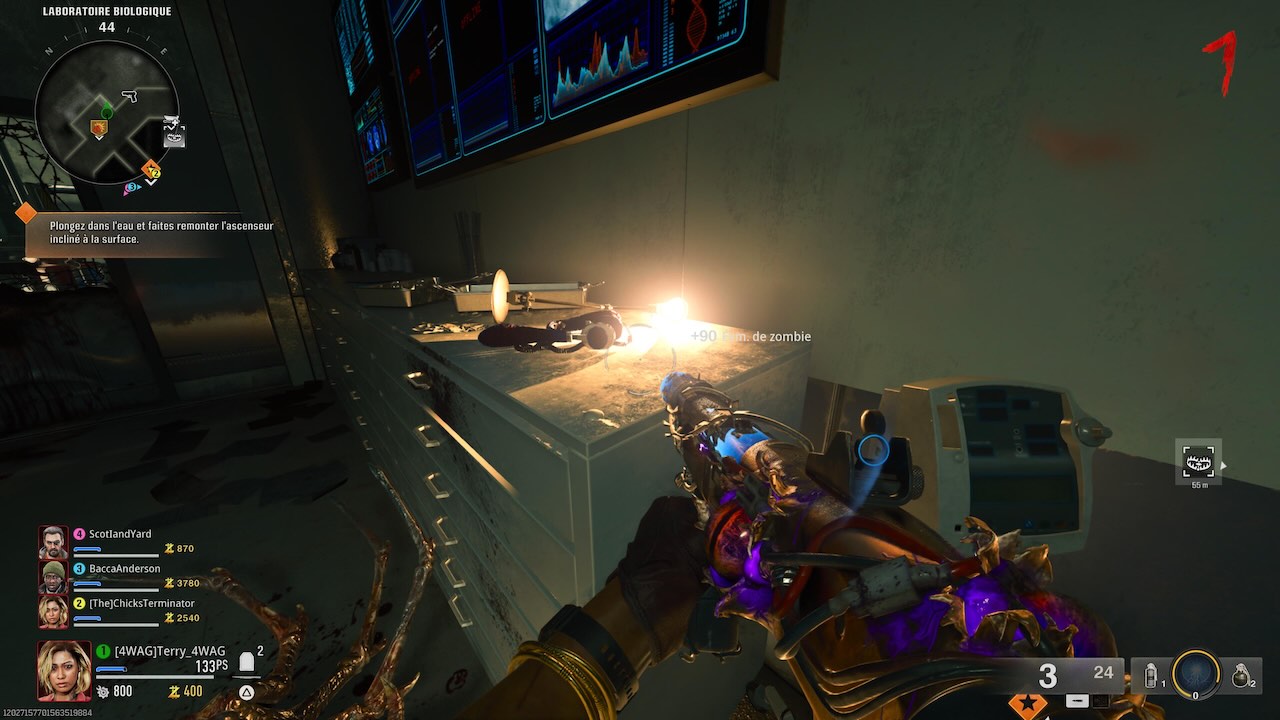Click the orange star diamond icon
The width and height of the screenshot is (1280, 720).
coord(1027,704)
